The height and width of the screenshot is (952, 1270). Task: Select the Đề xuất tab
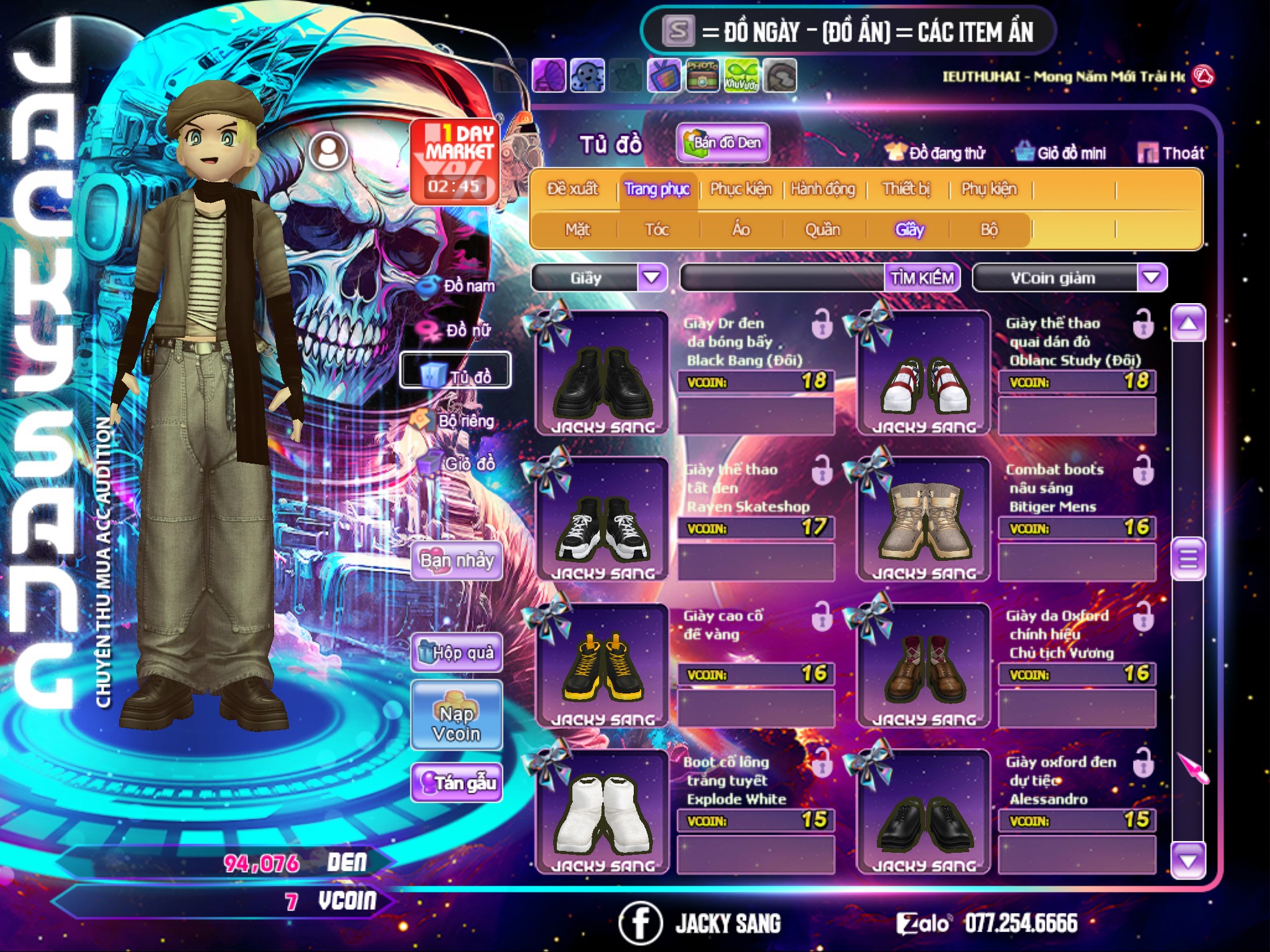pyautogui.click(x=572, y=189)
